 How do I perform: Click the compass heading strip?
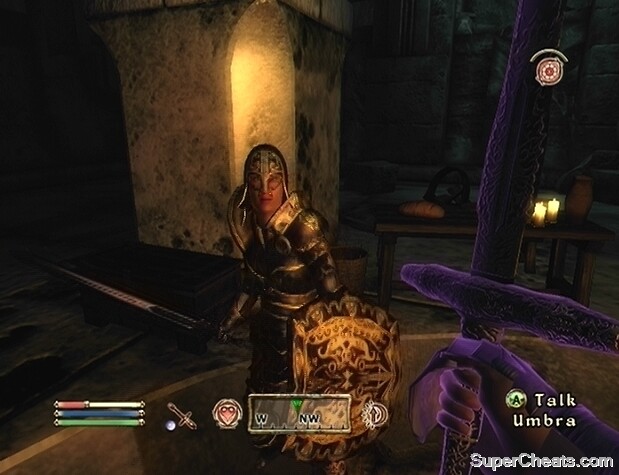300,412
